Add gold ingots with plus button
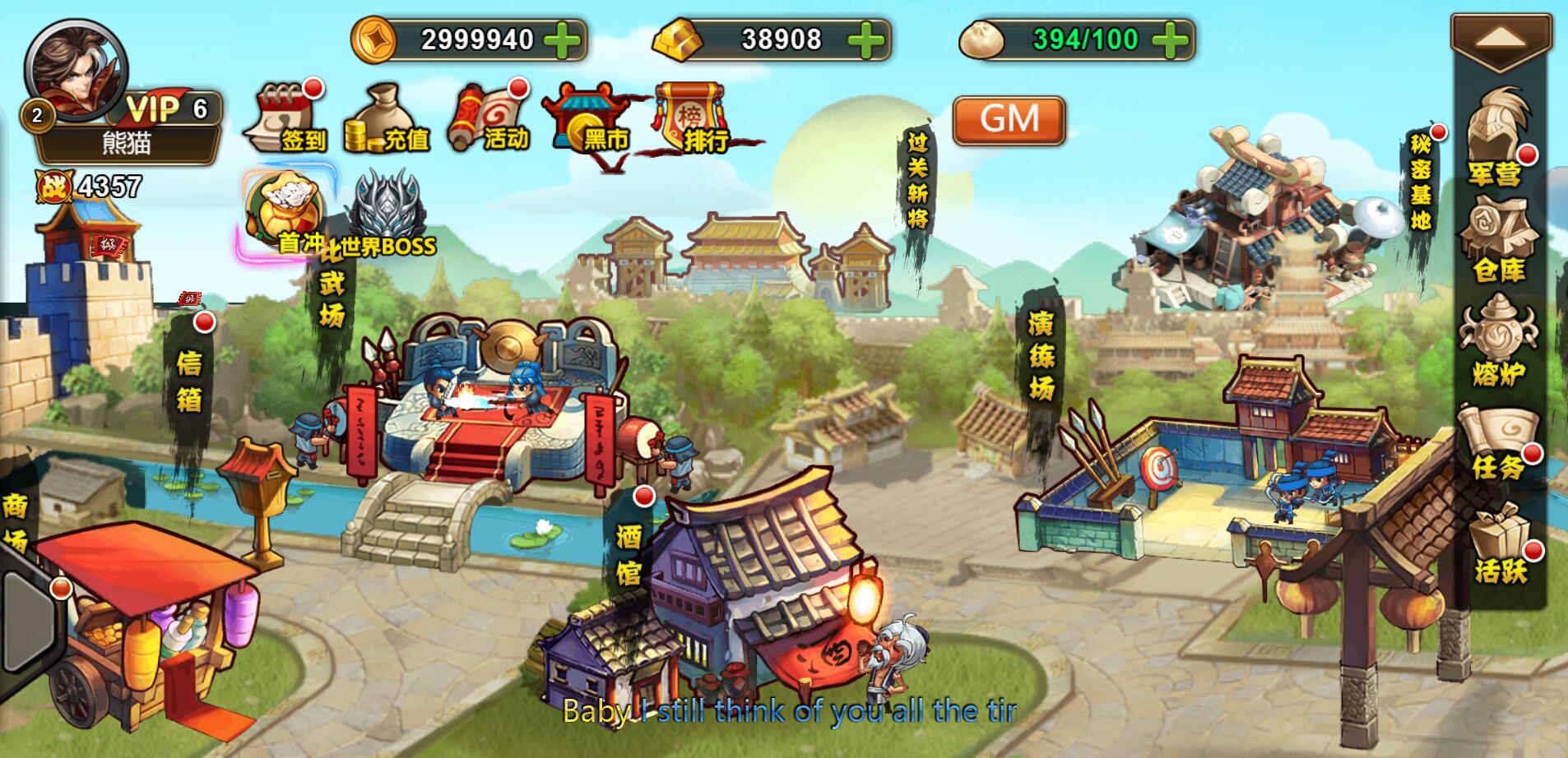The image size is (1568, 758). pyautogui.click(x=866, y=39)
